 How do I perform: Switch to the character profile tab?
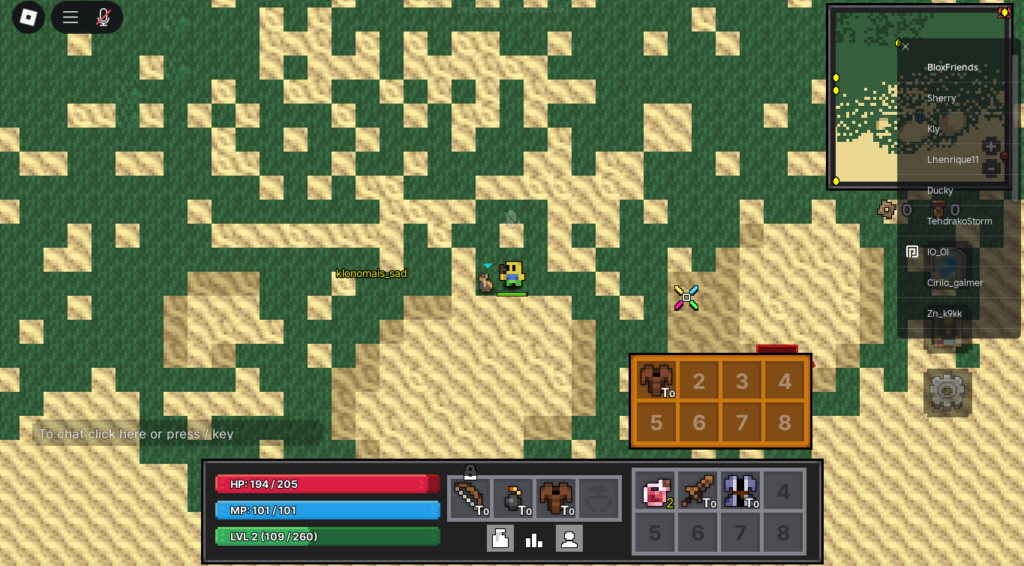(569, 539)
